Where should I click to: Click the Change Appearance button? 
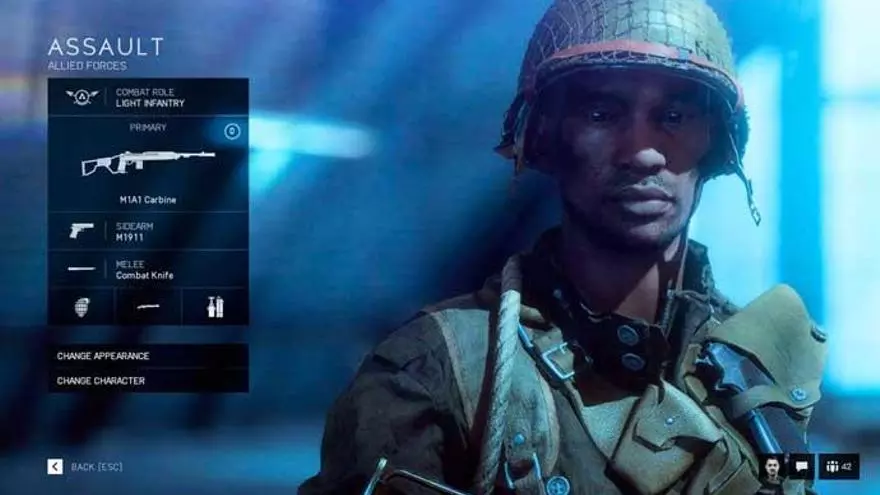148,356
